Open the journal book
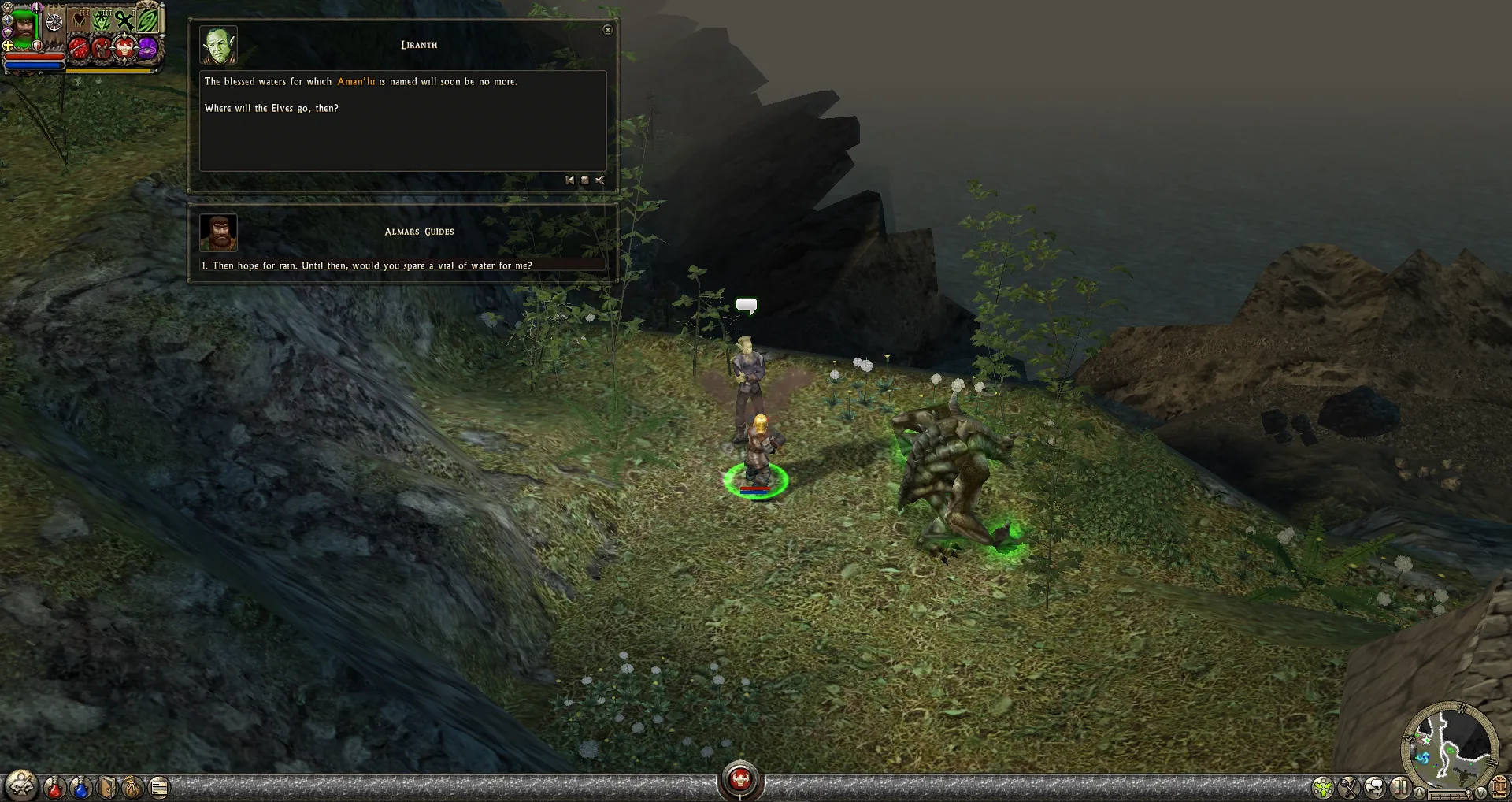Viewport: 1512px width, 802px height. pos(108,786)
